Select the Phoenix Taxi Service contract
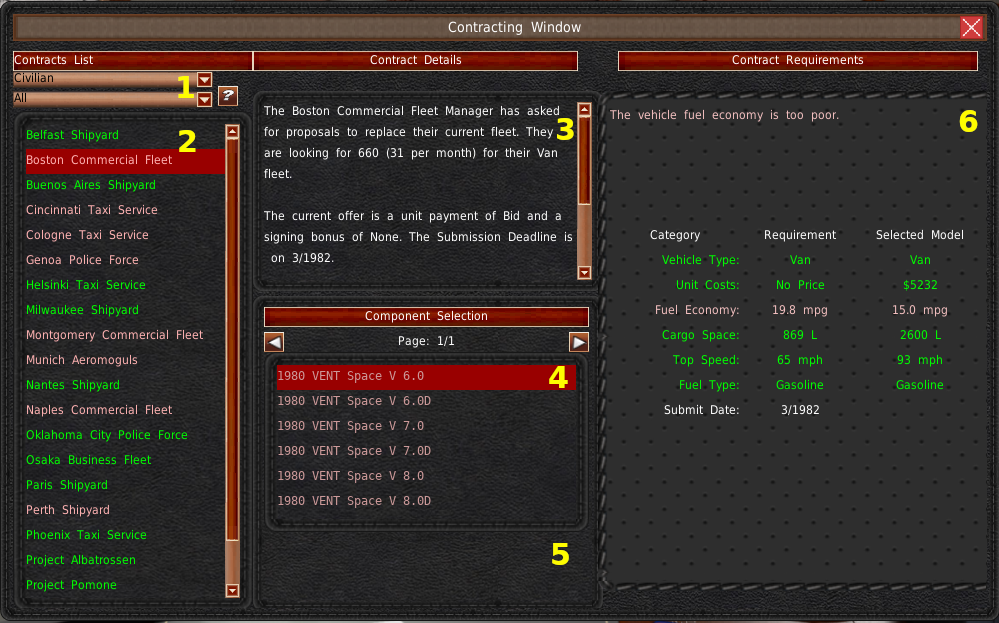The width and height of the screenshot is (999, 623). 86,535
